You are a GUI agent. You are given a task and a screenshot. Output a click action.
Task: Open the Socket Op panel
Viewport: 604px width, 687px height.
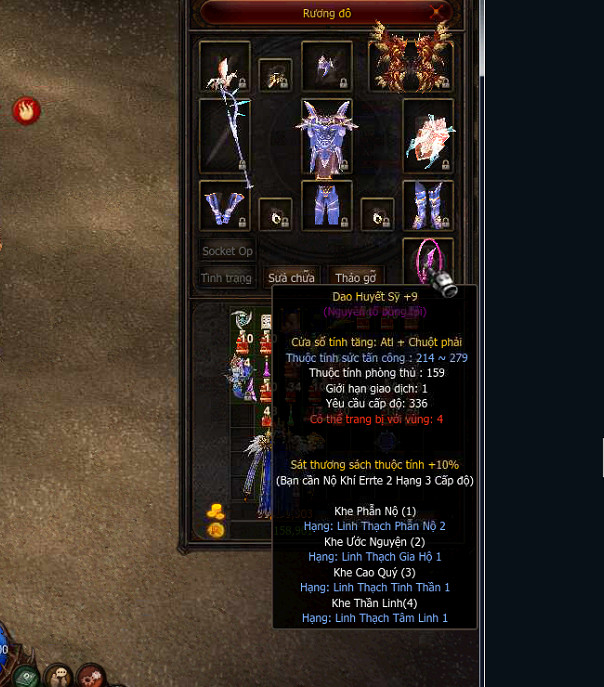point(227,251)
